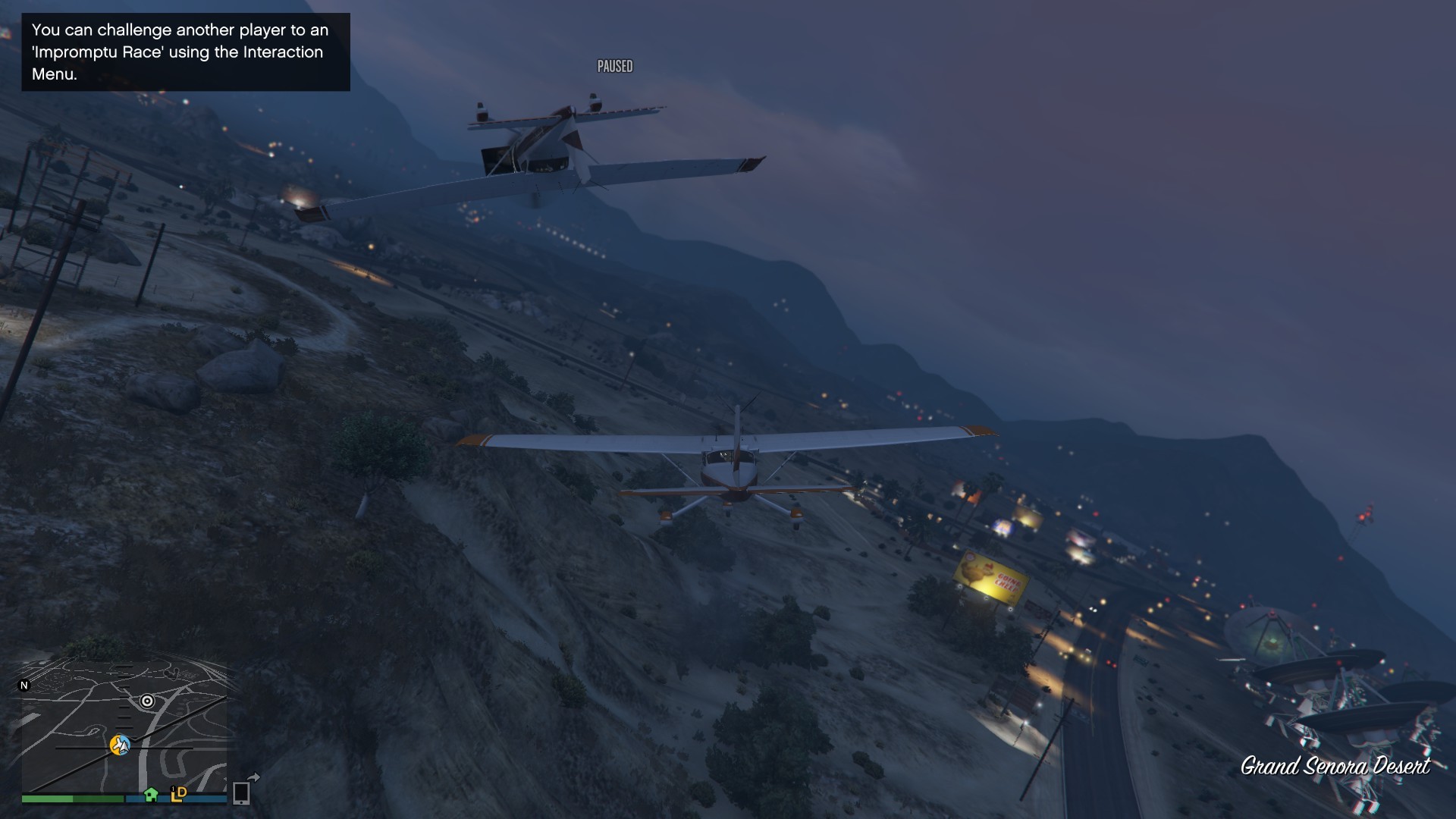Dismiss the Impromptu Race help tip
The image size is (1456, 819).
click(186, 52)
